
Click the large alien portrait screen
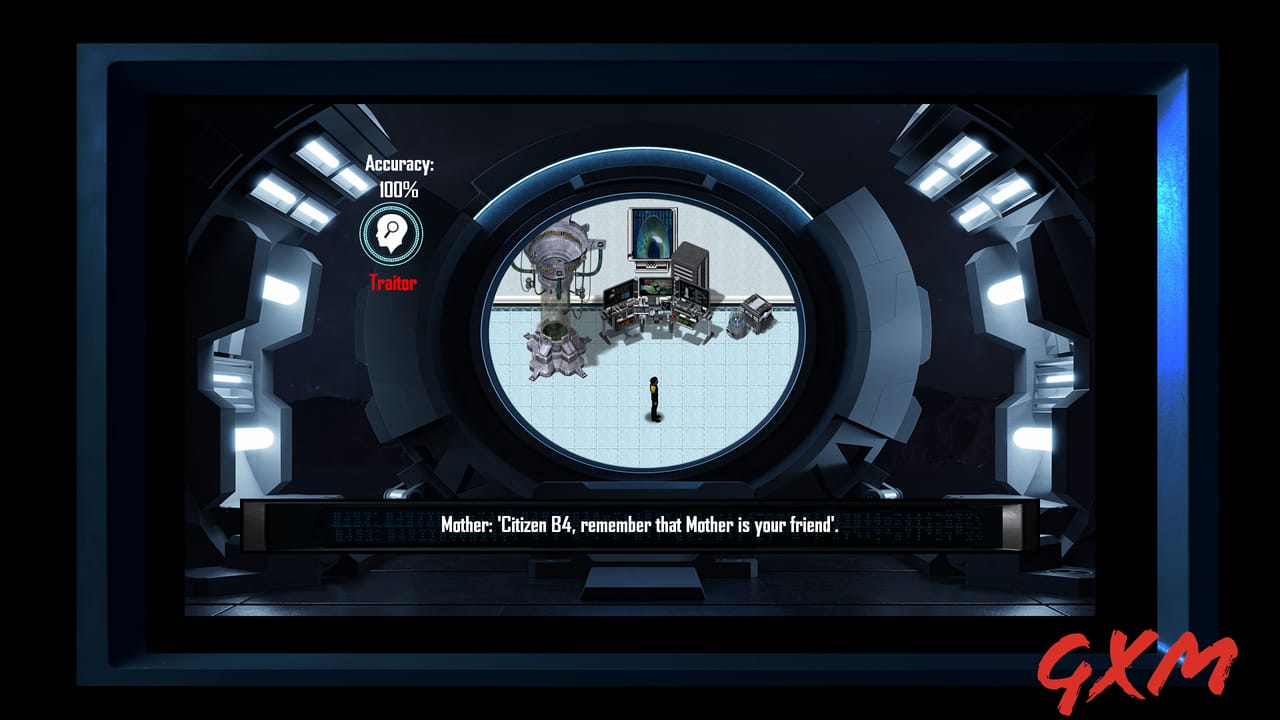point(650,234)
